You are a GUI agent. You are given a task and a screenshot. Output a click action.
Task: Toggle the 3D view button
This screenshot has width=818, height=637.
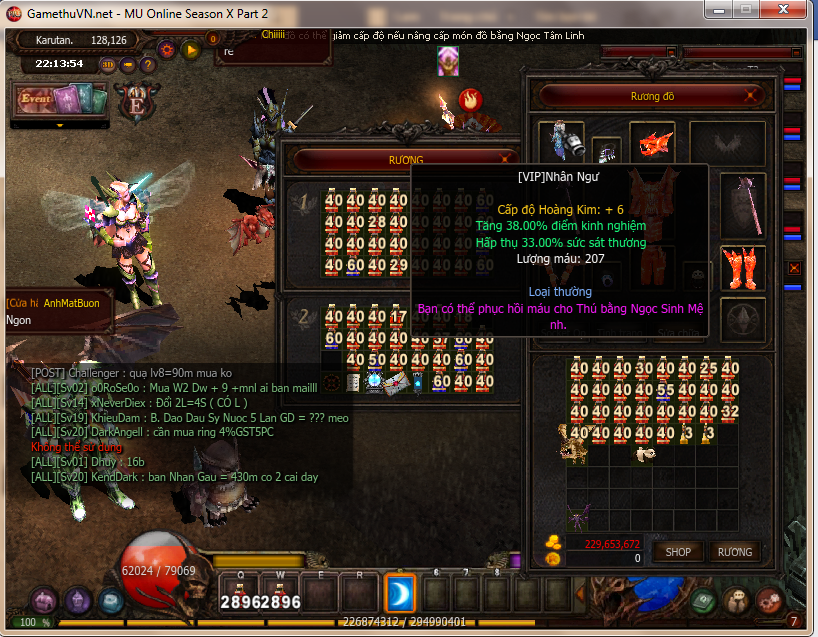point(109,65)
